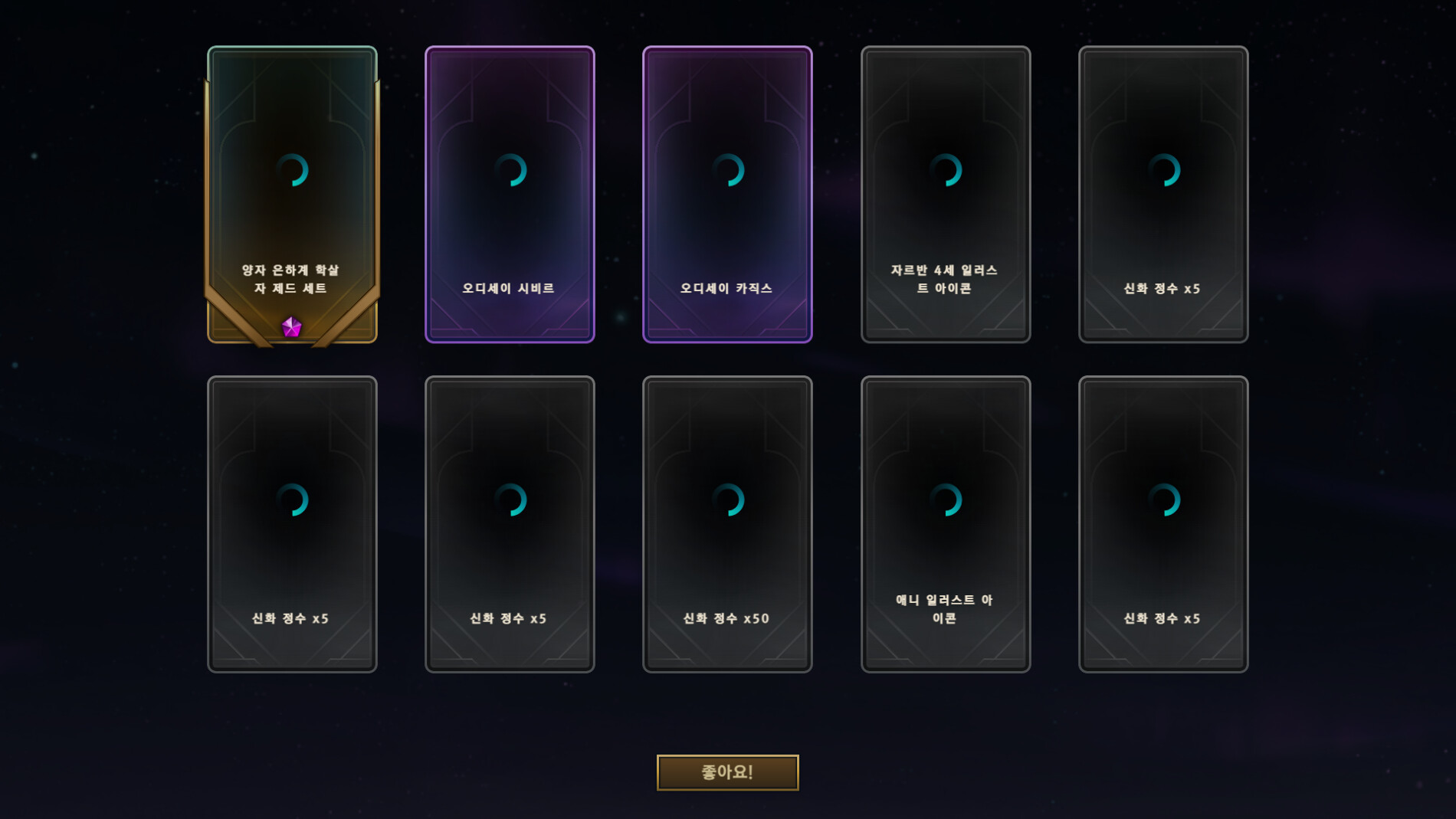View the 애니 일러스트 아이콘 card

(x=945, y=524)
